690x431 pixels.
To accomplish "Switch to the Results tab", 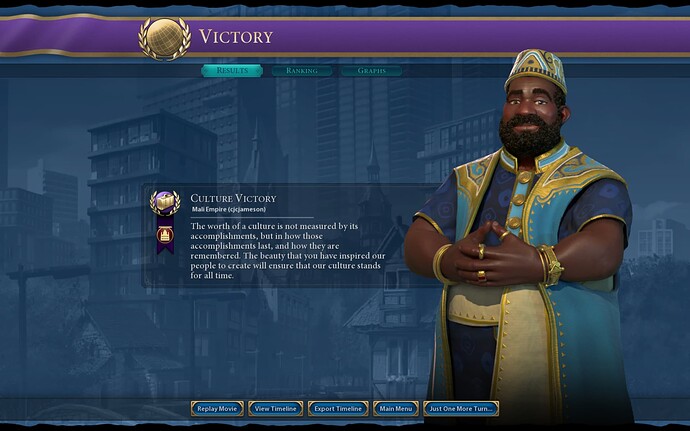I will 232,71.
